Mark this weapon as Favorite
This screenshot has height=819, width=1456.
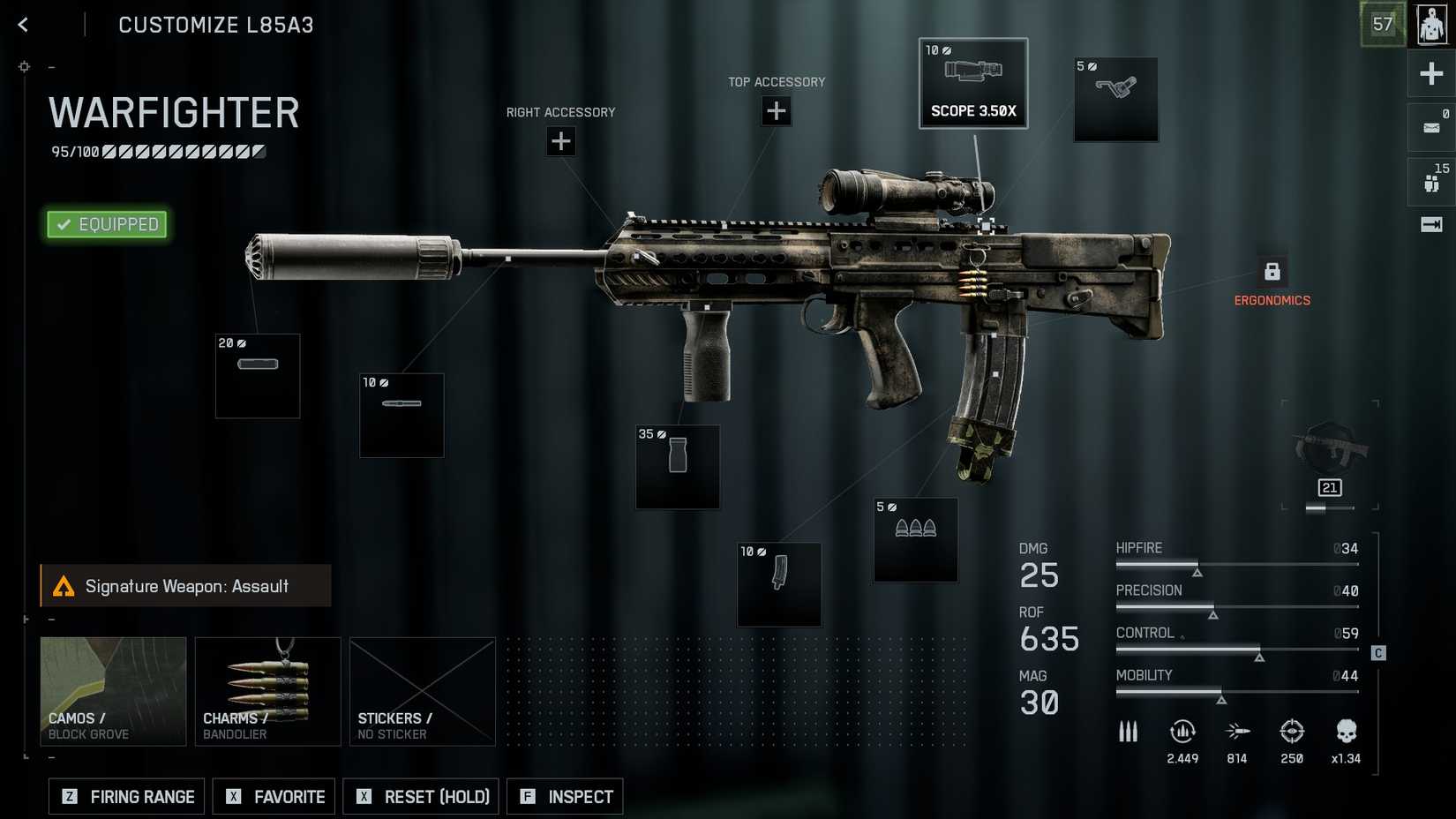click(x=274, y=796)
